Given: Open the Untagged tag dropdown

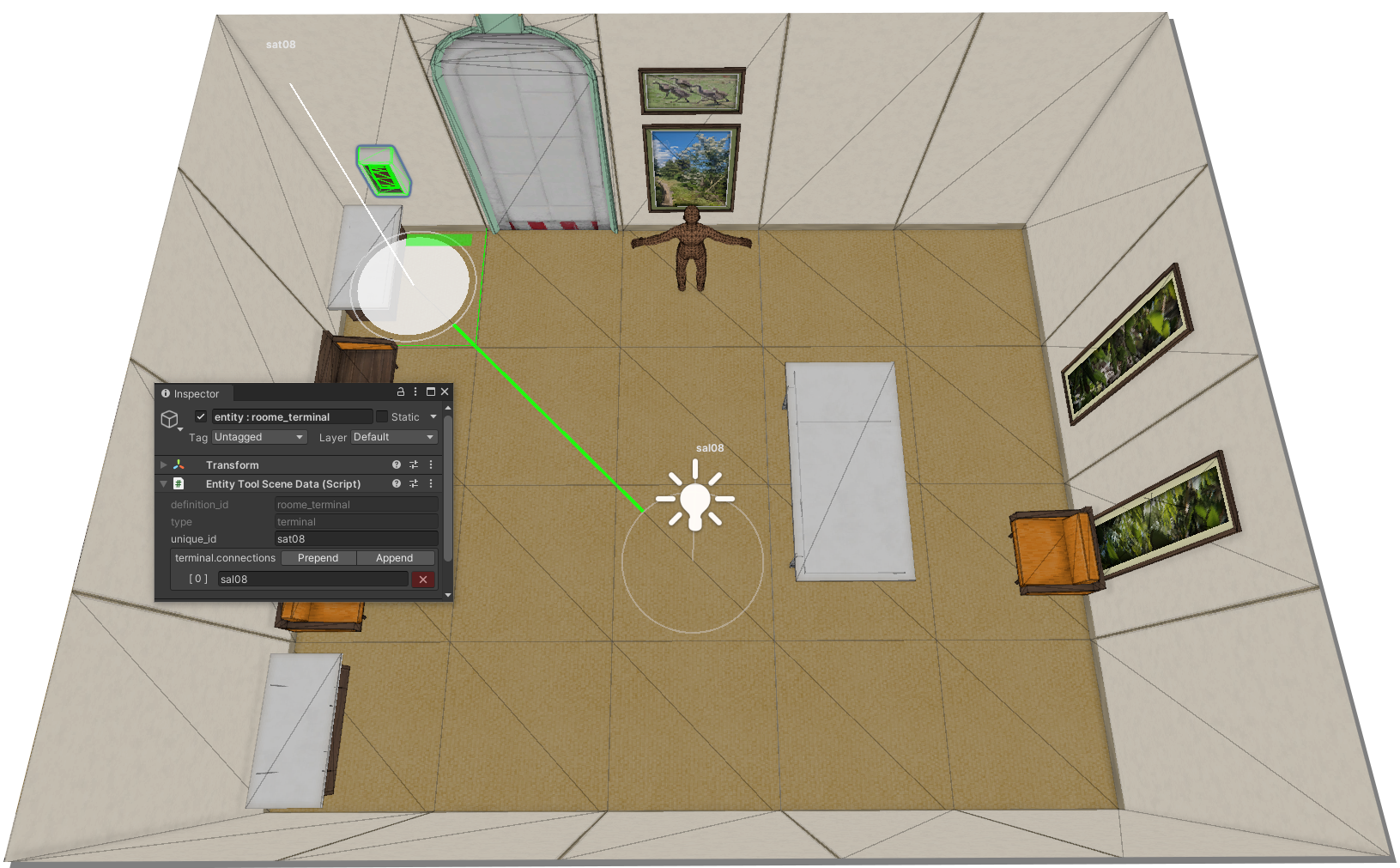Looking at the screenshot, I should [x=258, y=436].
